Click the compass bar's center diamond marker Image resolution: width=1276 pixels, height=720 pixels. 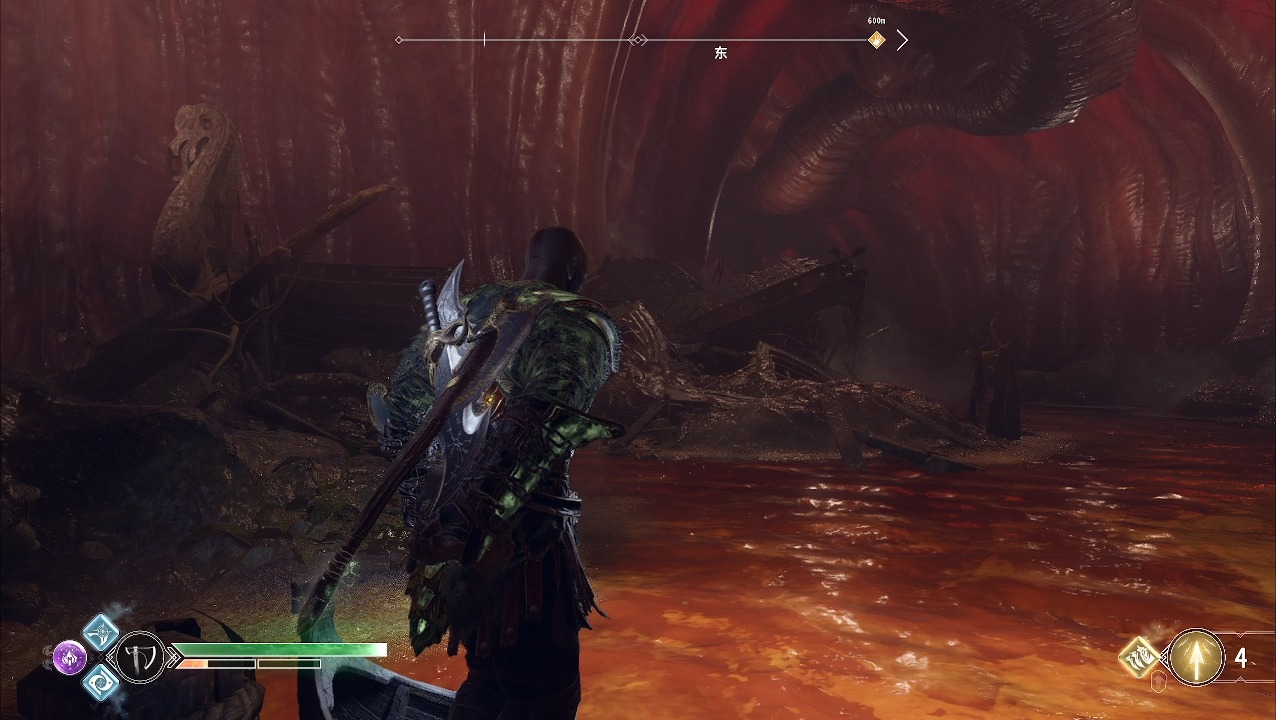(637, 40)
